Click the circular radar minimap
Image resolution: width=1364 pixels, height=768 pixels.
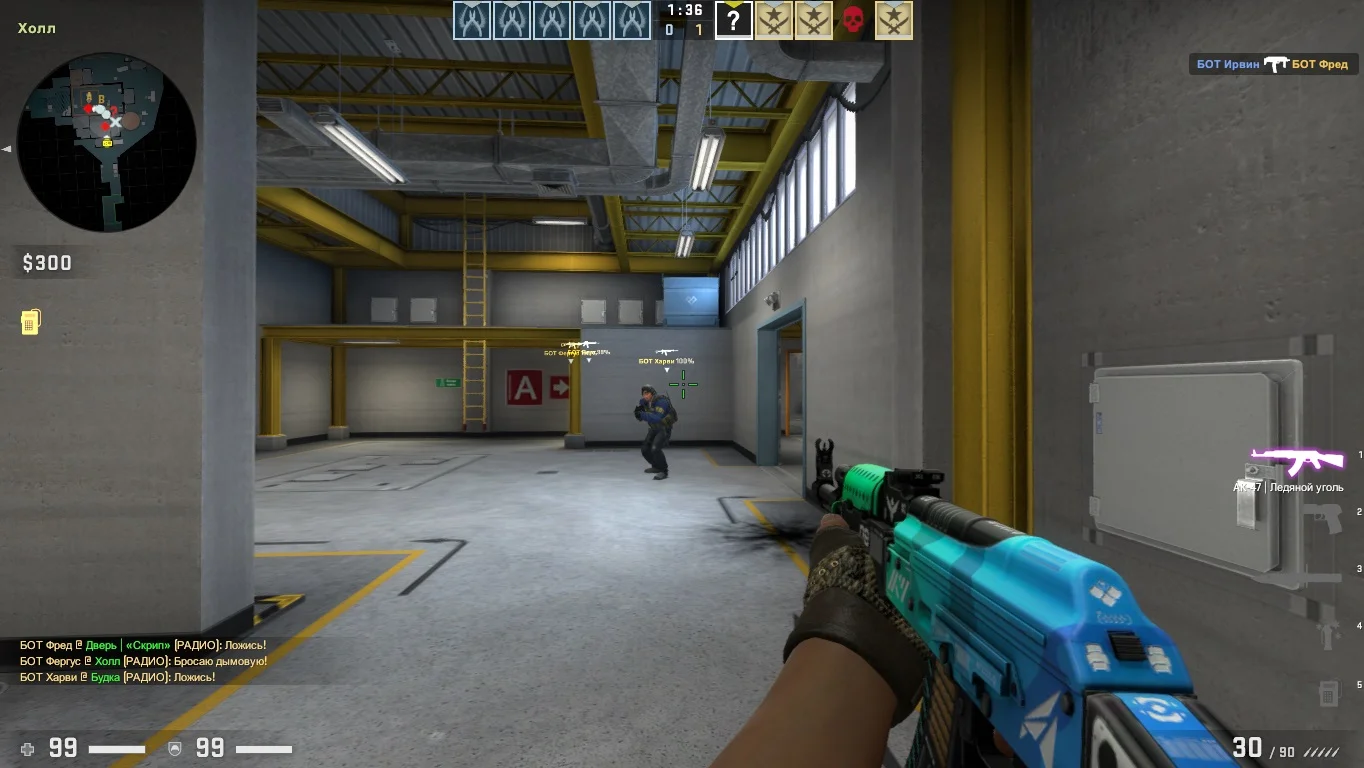point(106,142)
